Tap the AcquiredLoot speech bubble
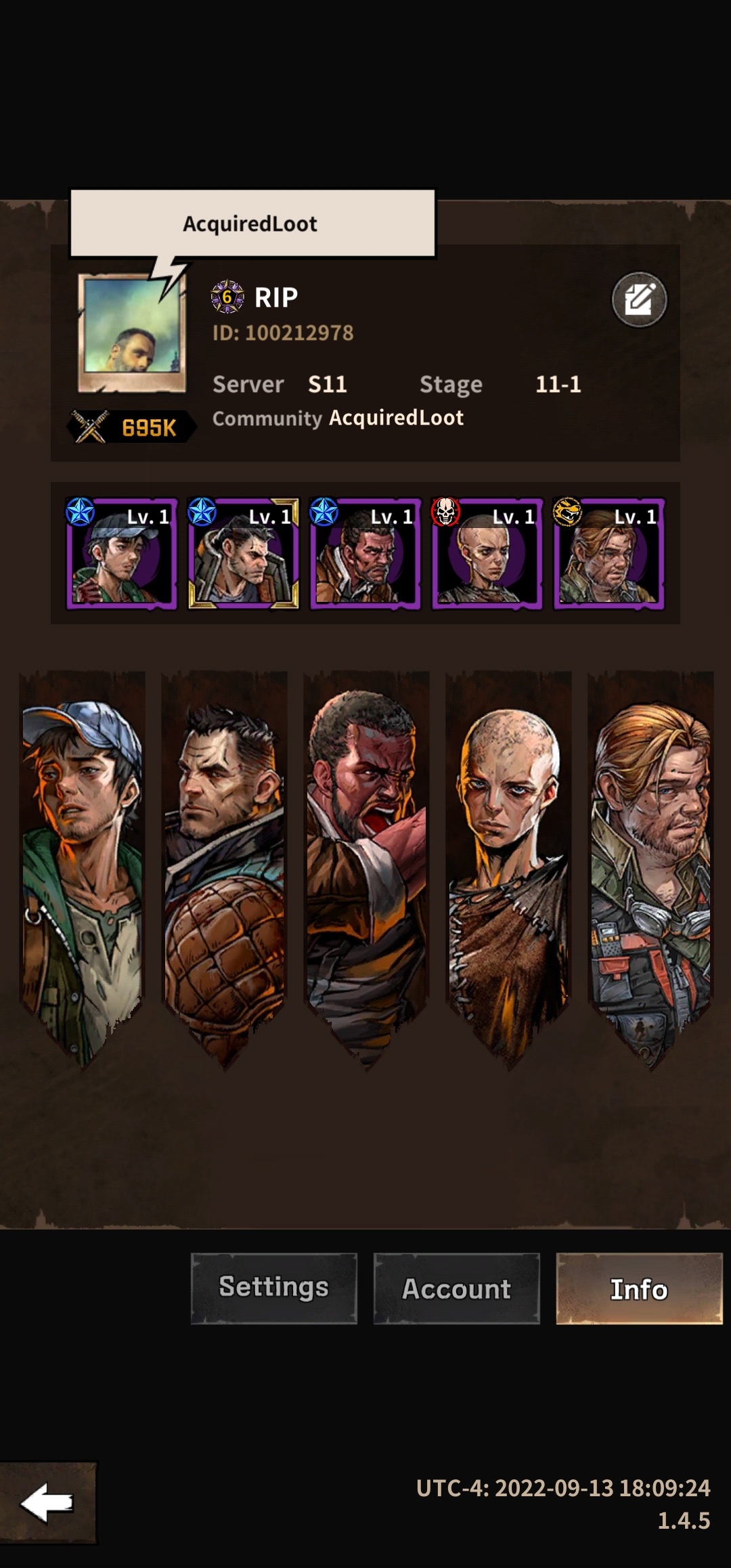 click(252, 223)
